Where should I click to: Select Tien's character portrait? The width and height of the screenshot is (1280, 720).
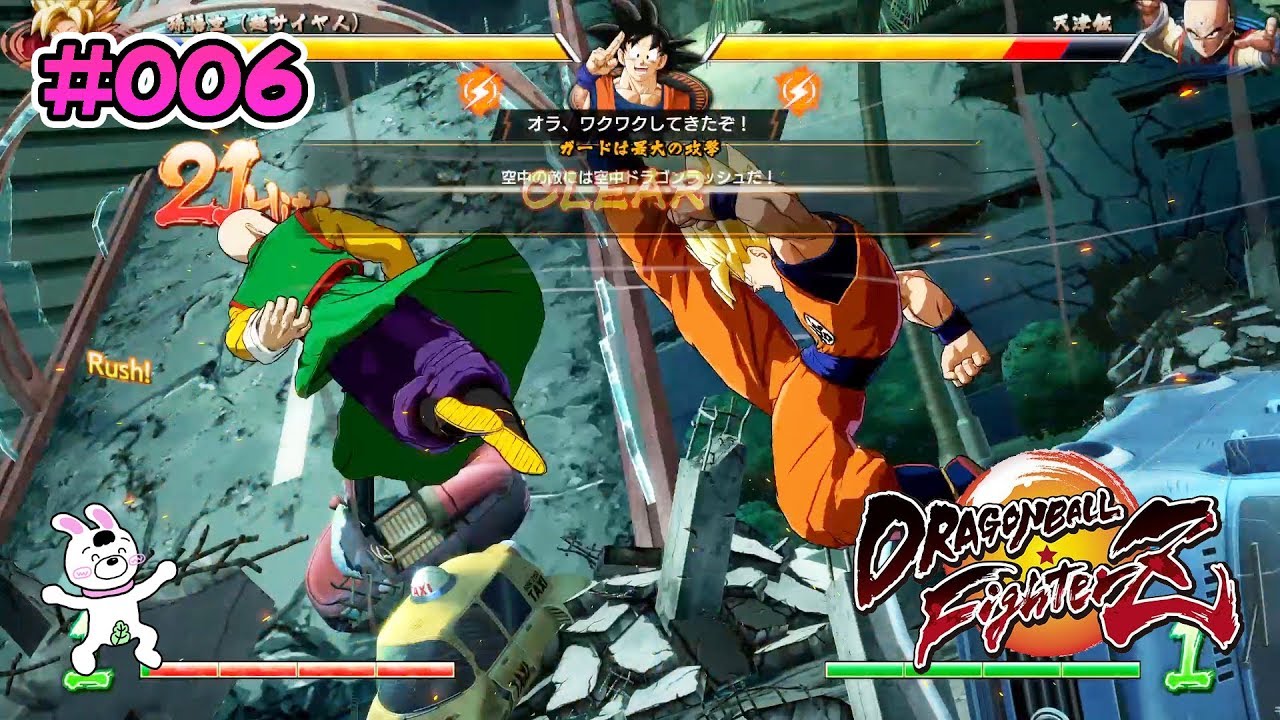pos(1208,35)
